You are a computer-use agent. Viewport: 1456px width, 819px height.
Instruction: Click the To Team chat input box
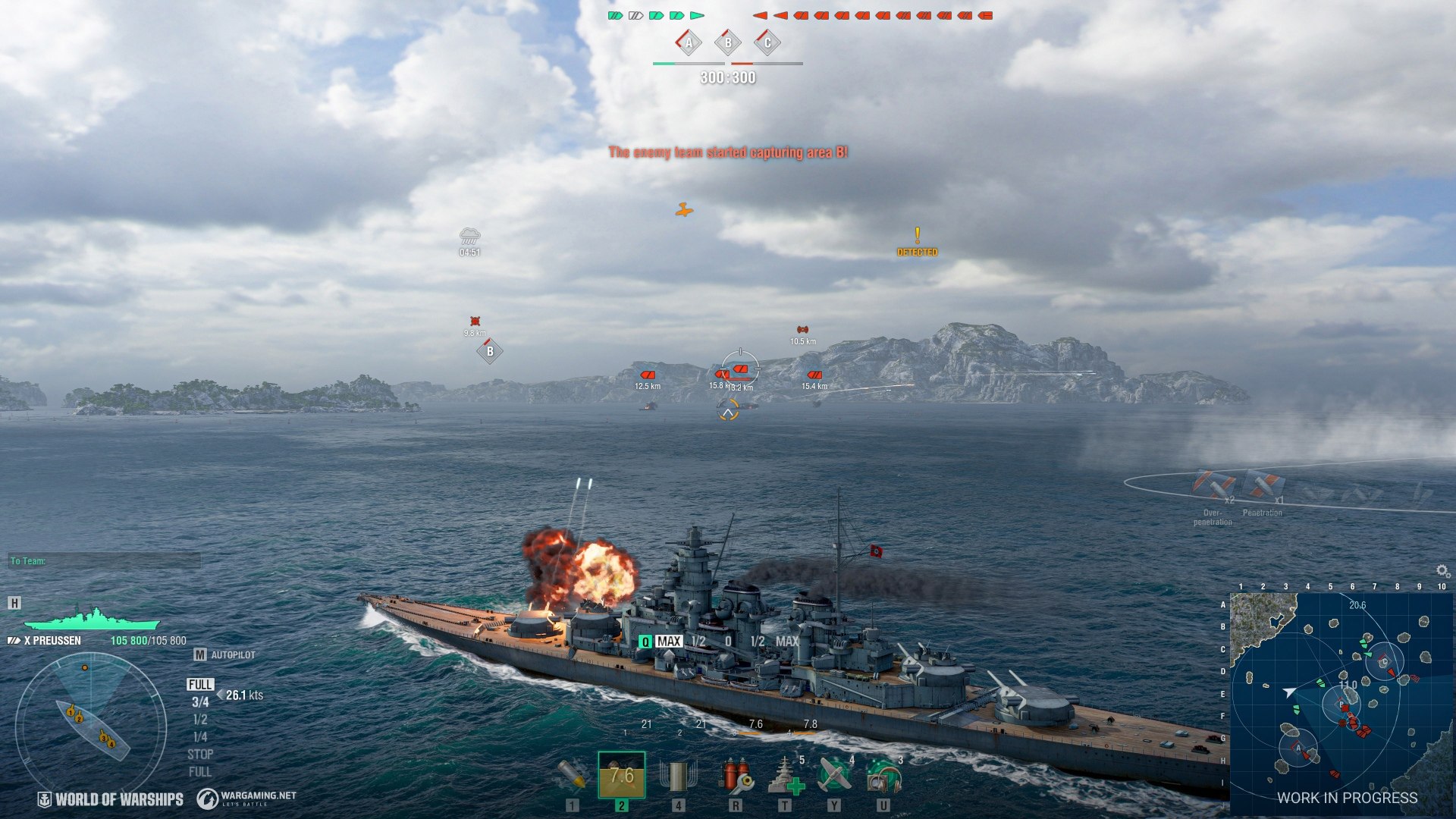[105, 561]
